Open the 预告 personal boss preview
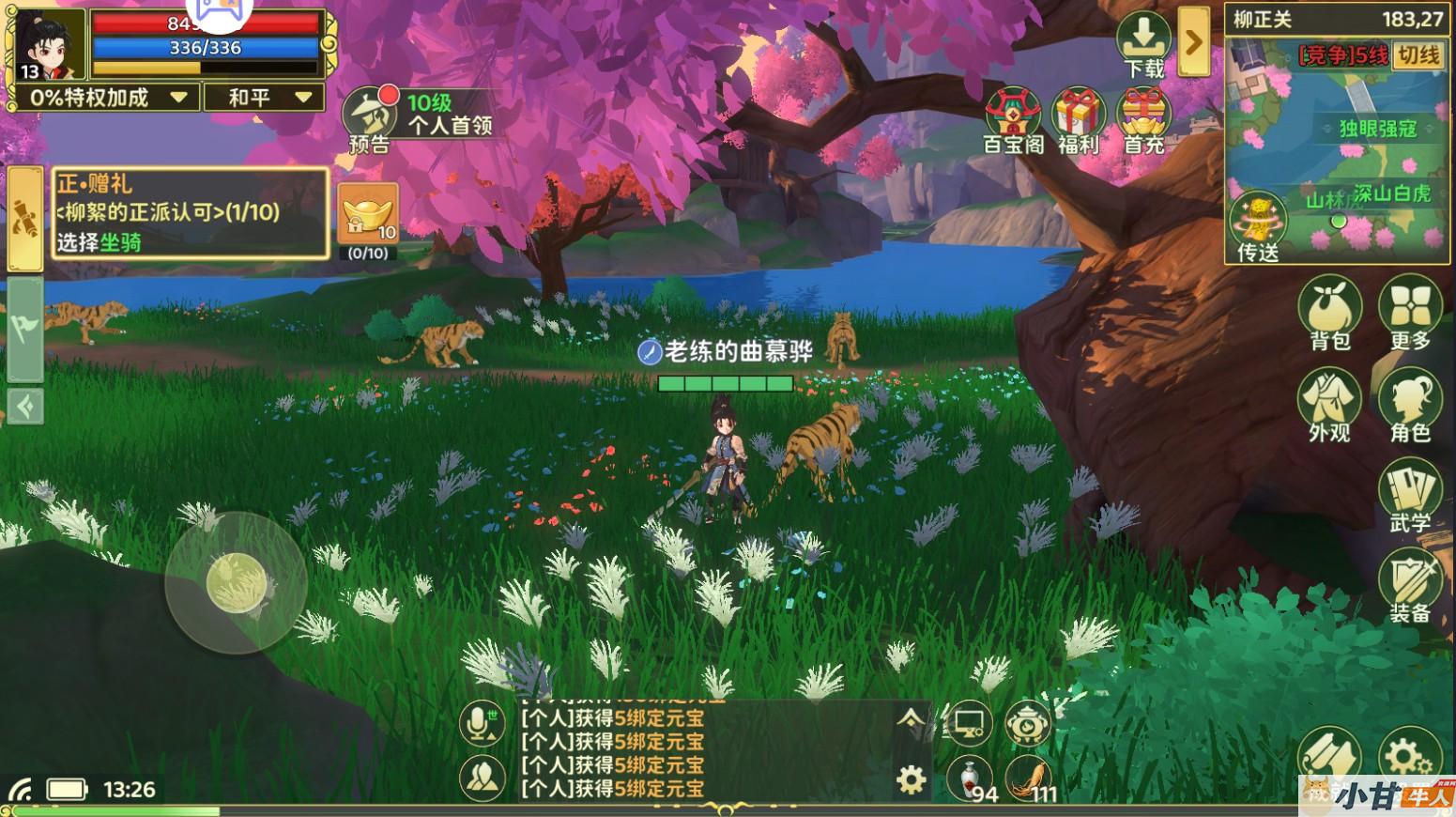The image size is (1456, 817). tap(368, 120)
